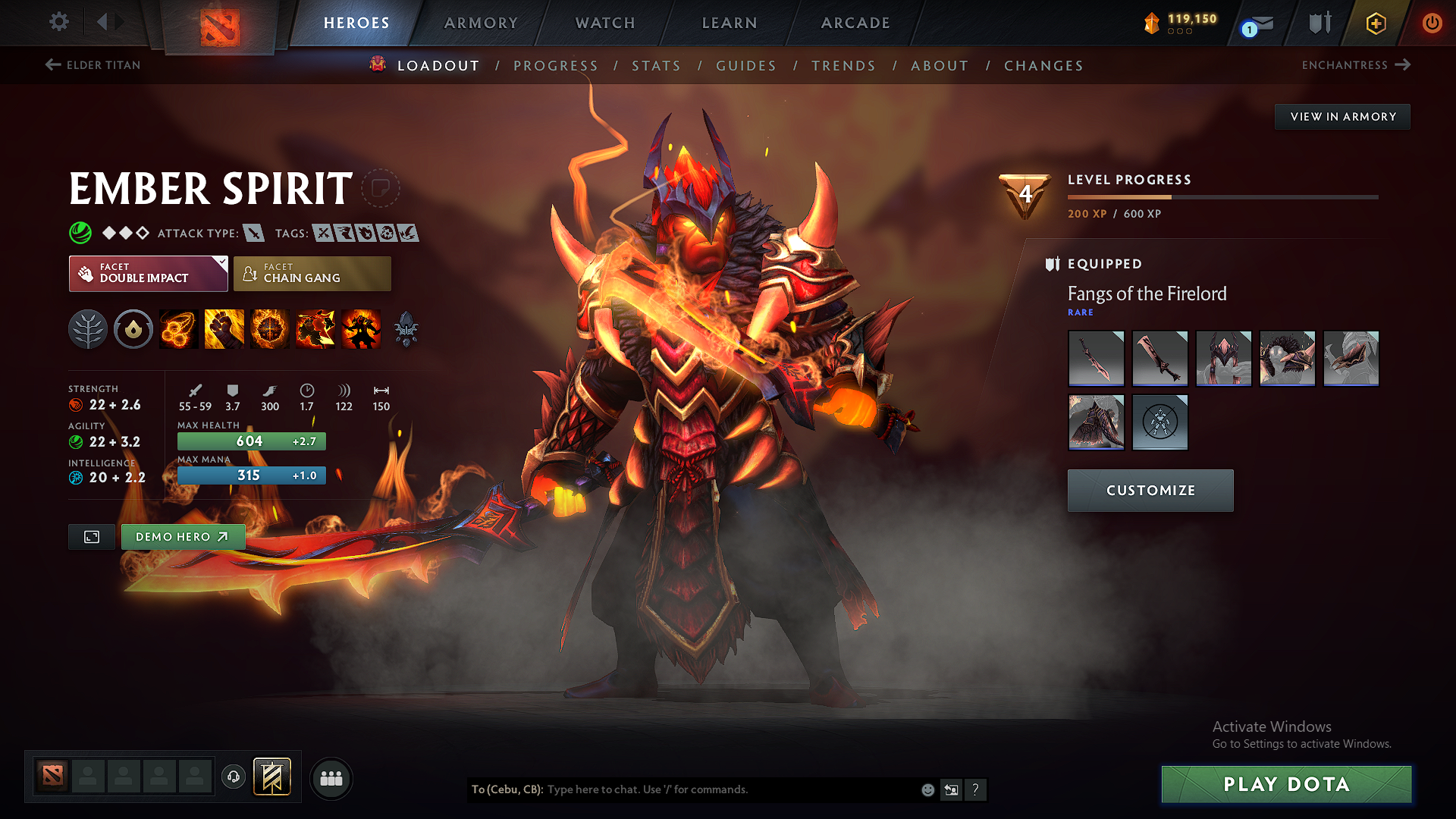The height and width of the screenshot is (819, 1456).
Task: Click the hero innate ability icon
Action: point(133,329)
